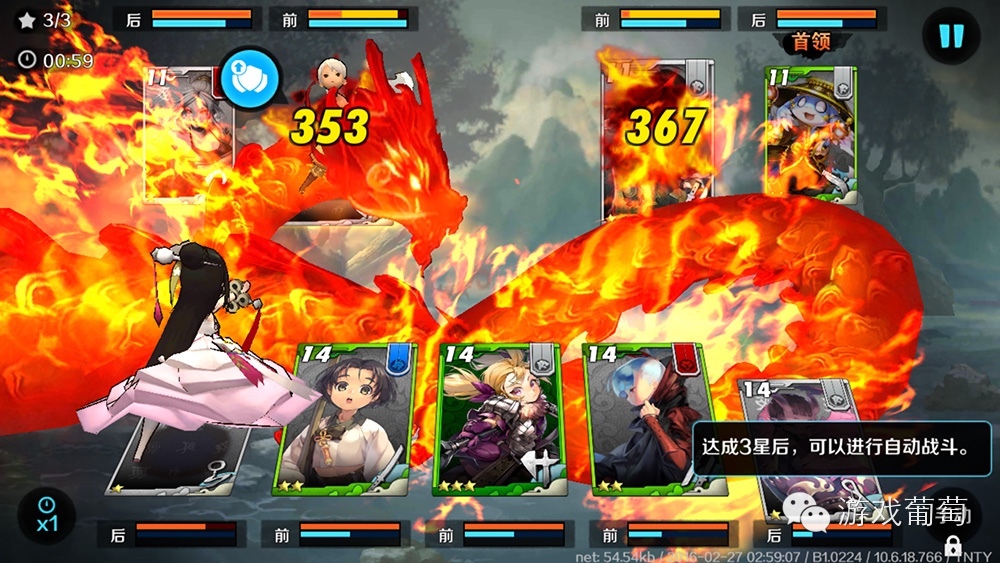Screen dimensions: 1000x563
Task: Tap the locked auto-battle padlock icon
Action: 952,543
